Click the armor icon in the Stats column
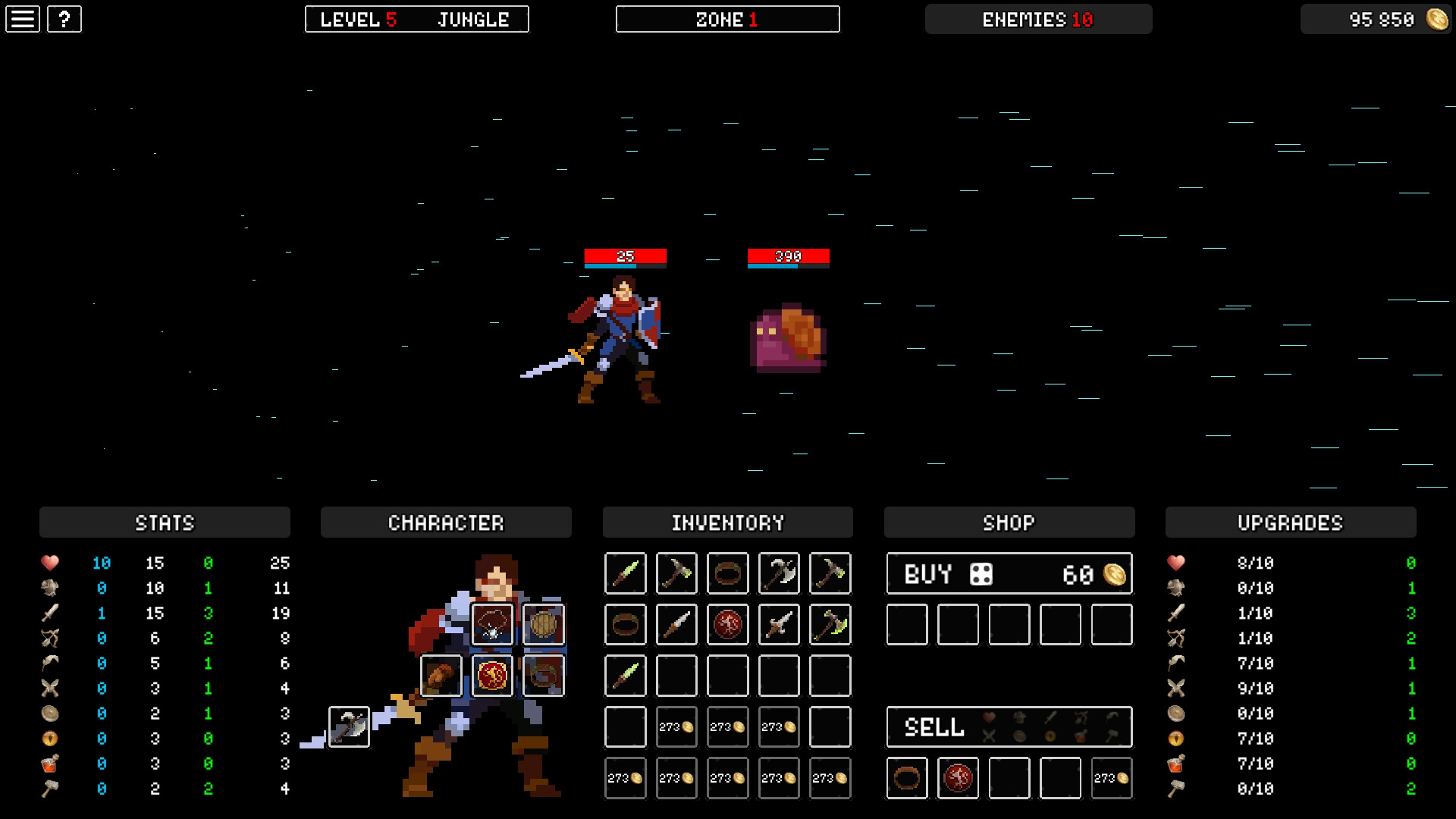This screenshot has width=1456, height=819. 50,588
